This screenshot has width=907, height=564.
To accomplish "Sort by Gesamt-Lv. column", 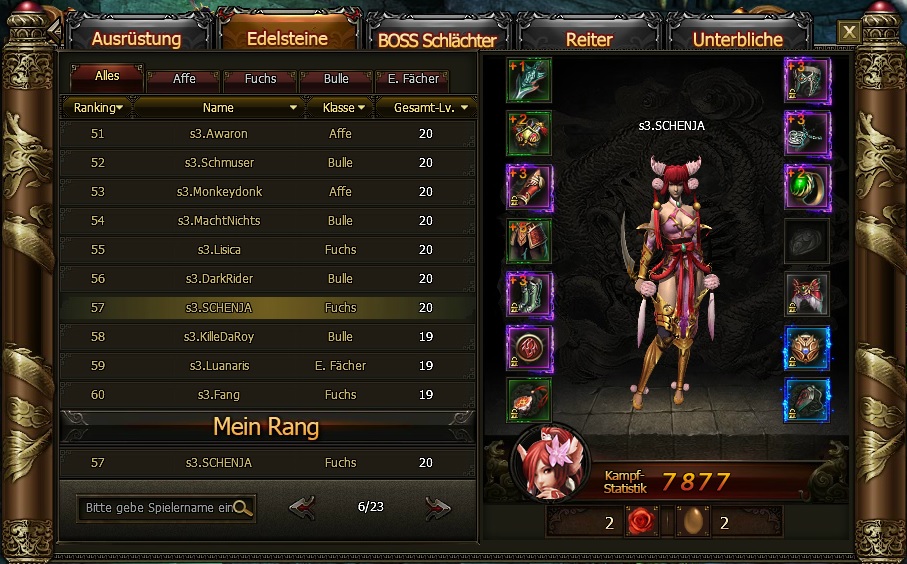I will 425,107.
